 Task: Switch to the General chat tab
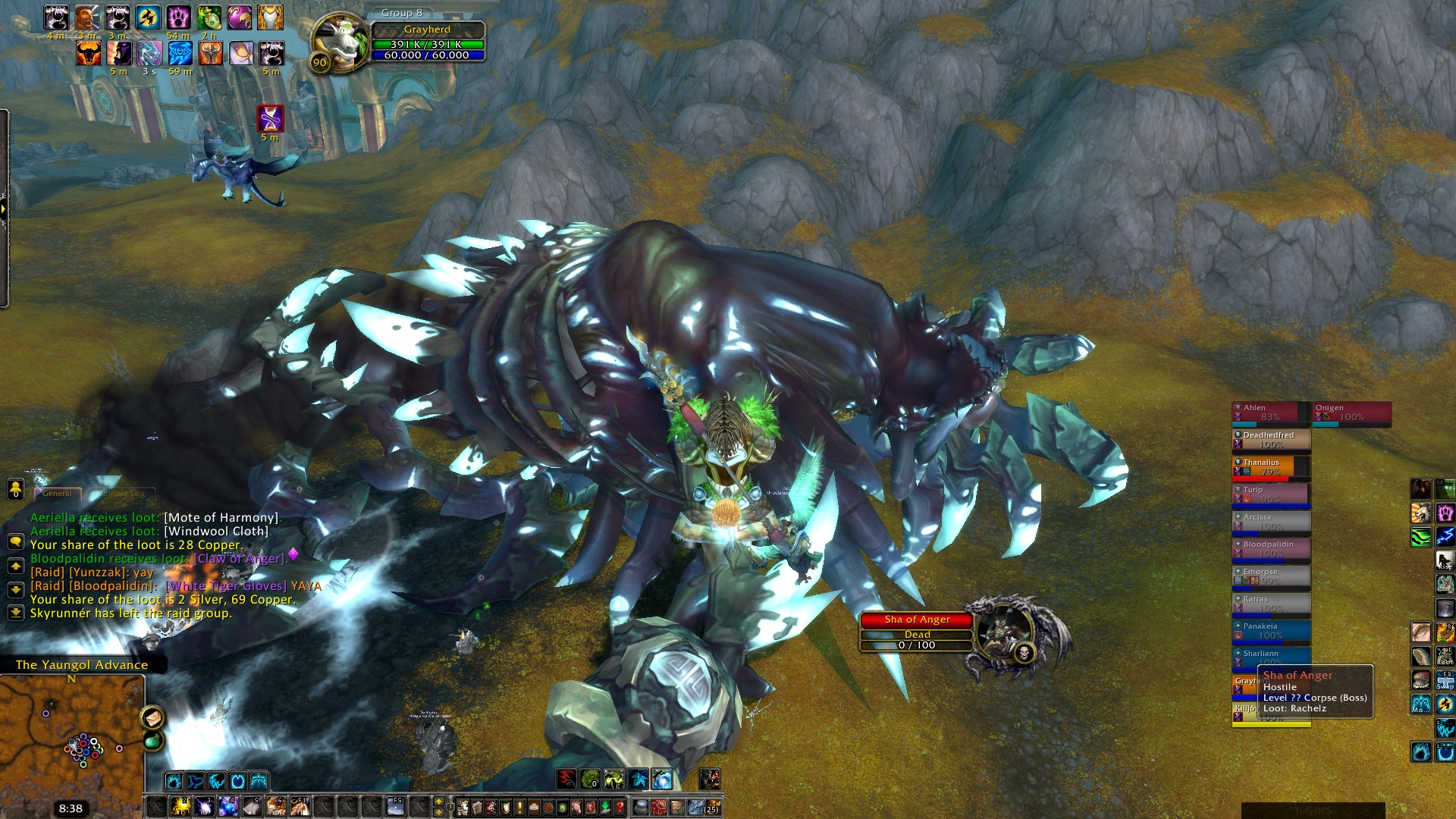pyautogui.click(x=57, y=494)
